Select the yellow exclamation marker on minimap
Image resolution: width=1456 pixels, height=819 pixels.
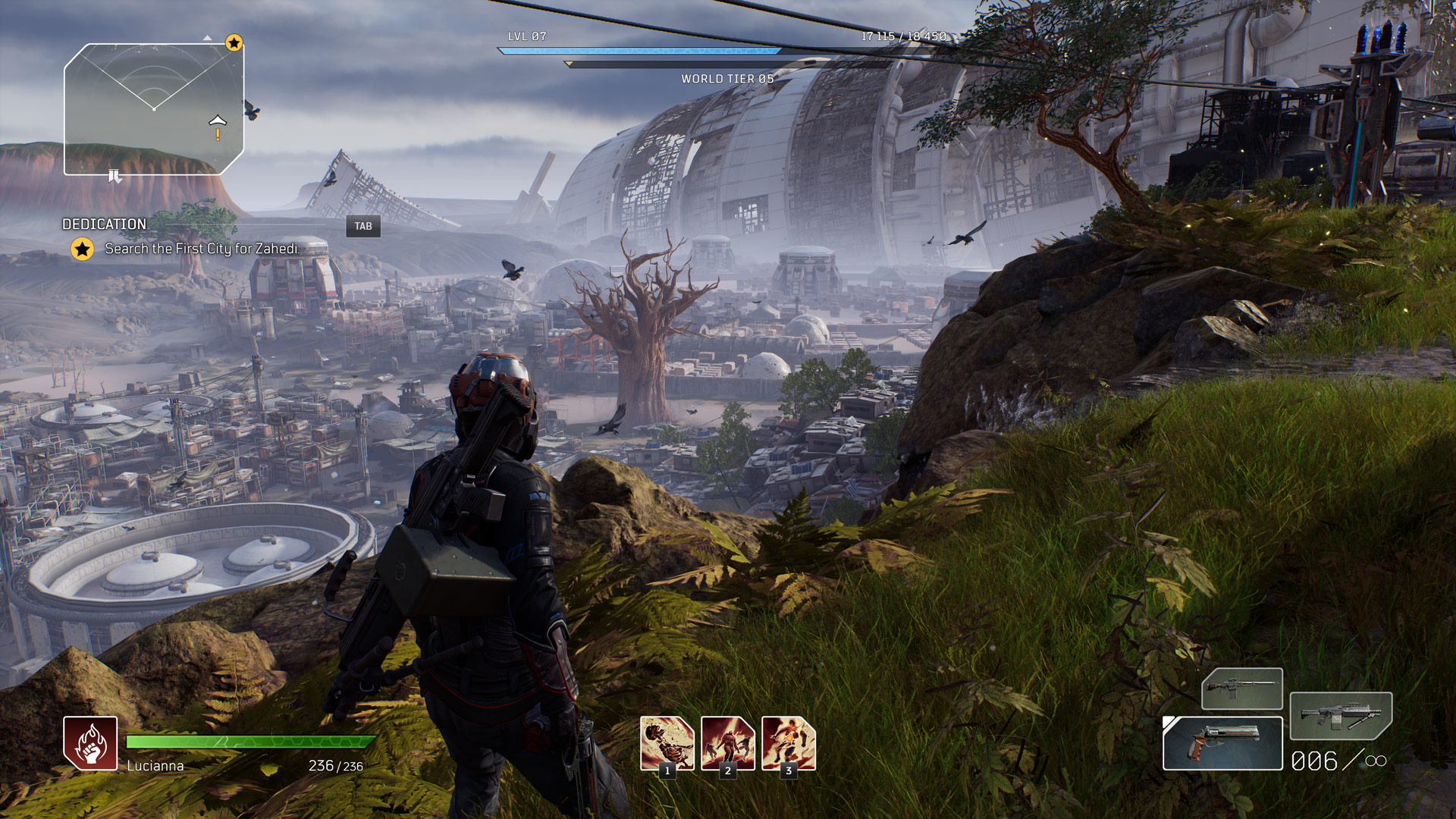pyautogui.click(x=218, y=135)
